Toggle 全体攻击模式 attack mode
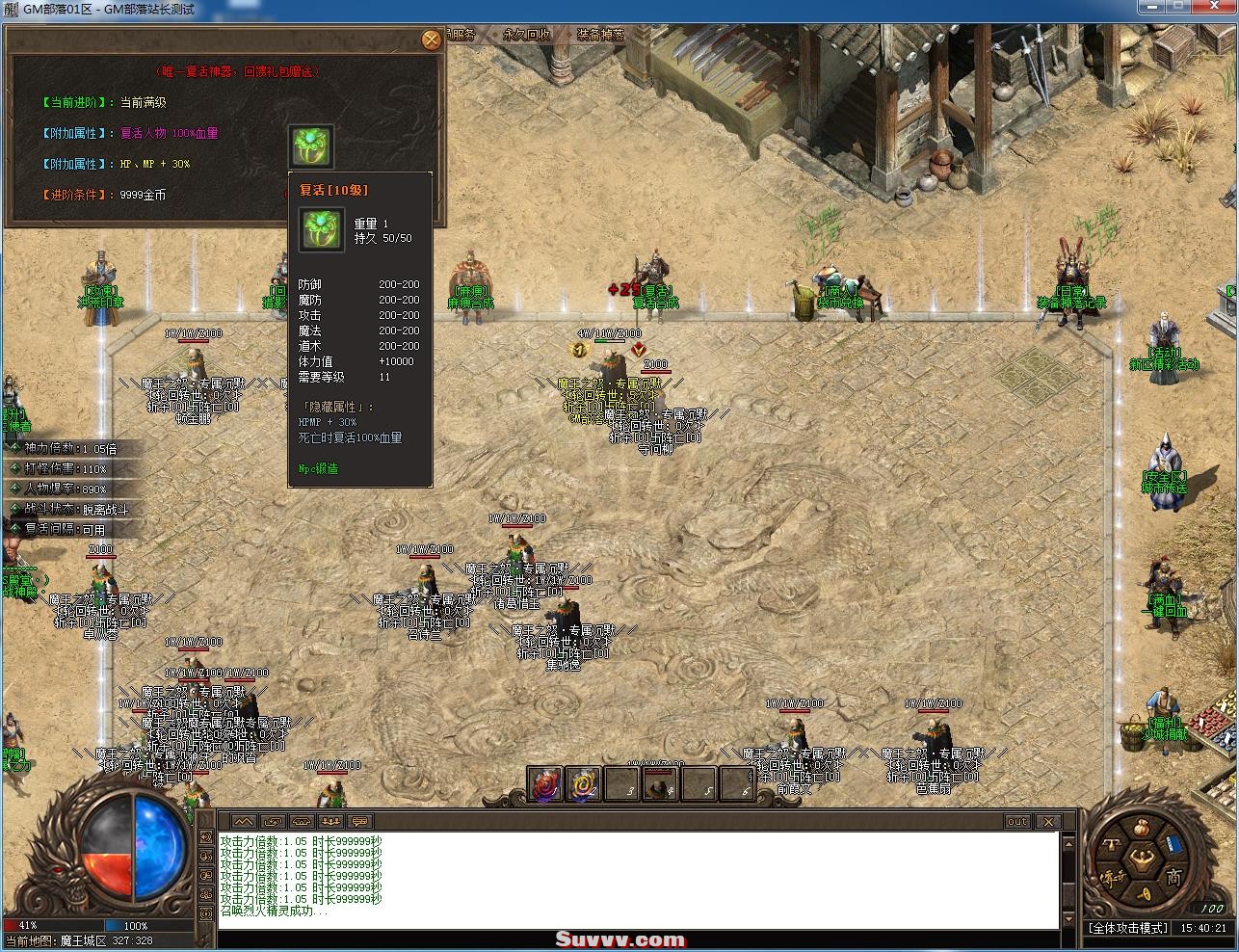The width and height of the screenshot is (1239, 952). click(x=1129, y=927)
